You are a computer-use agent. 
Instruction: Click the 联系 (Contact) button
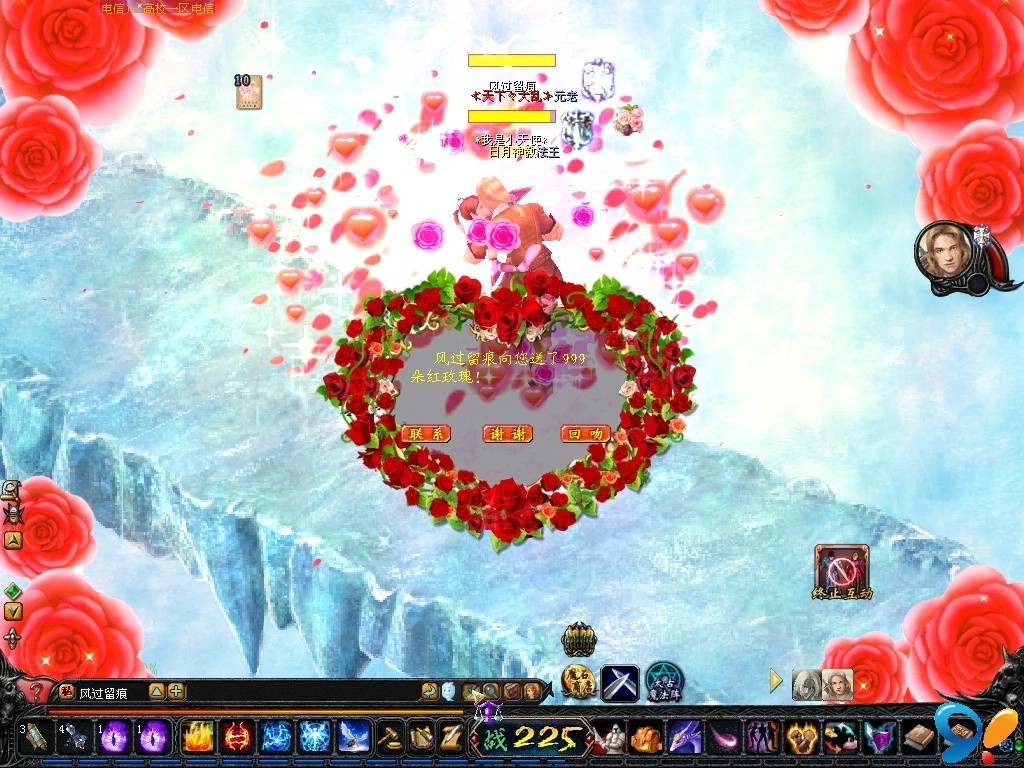(x=426, y=434)
